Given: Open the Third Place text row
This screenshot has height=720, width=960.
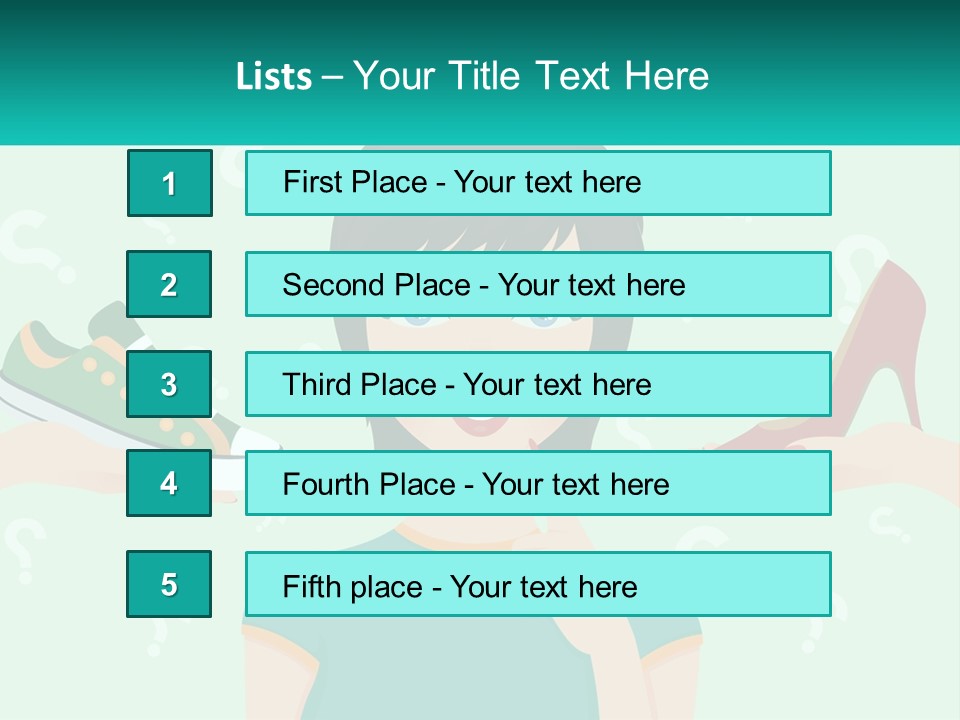Looking at the screenshot, I should [x=538, y=384].
